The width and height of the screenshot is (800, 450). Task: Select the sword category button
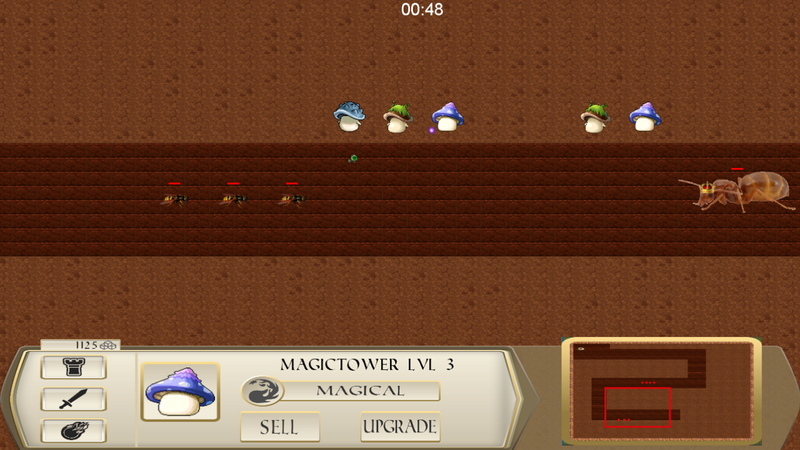click(x=73, y=400)
